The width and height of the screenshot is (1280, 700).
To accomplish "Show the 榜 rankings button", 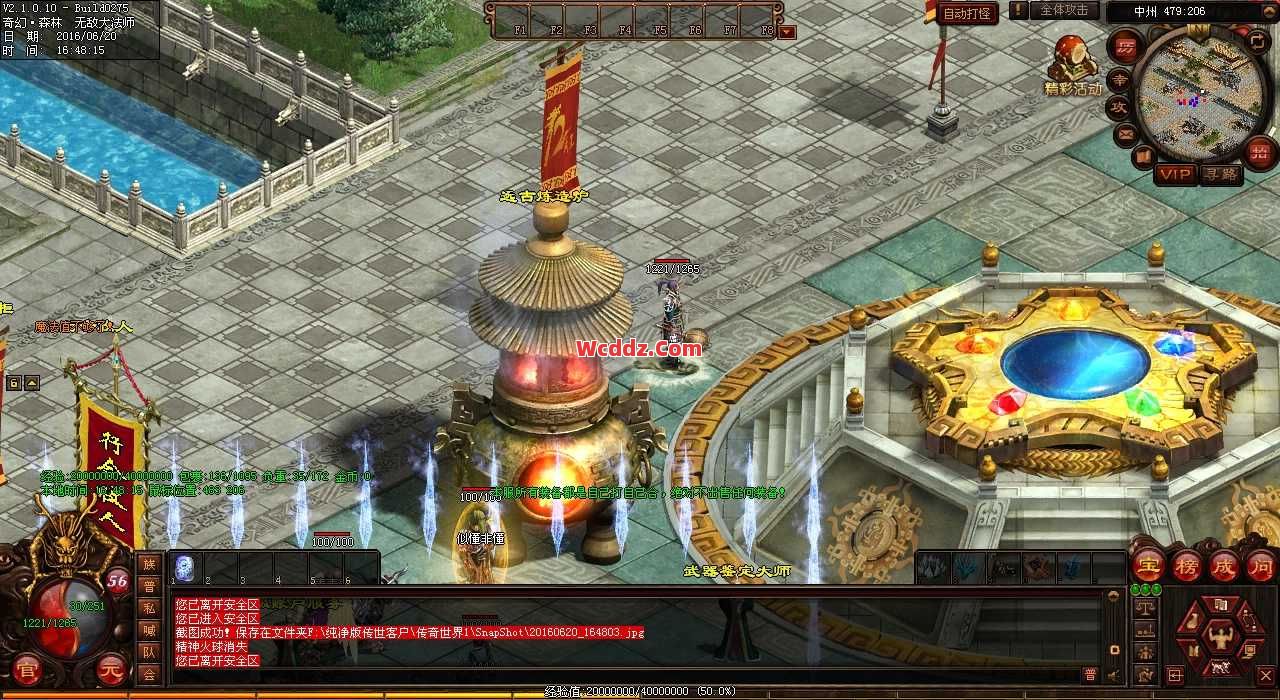I will 1186,566.
